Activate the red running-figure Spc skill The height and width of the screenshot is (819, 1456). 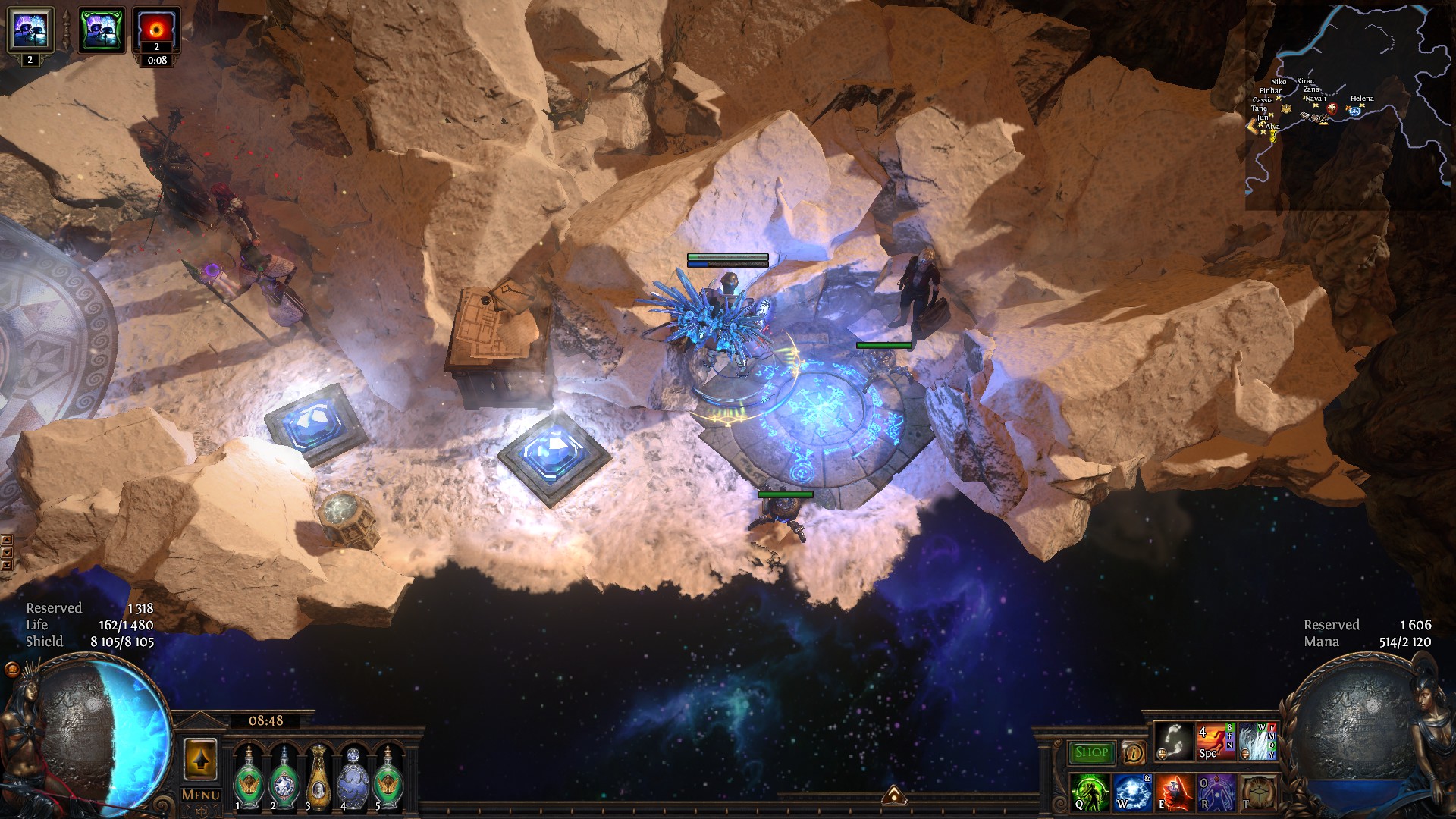coord(1215,741)
